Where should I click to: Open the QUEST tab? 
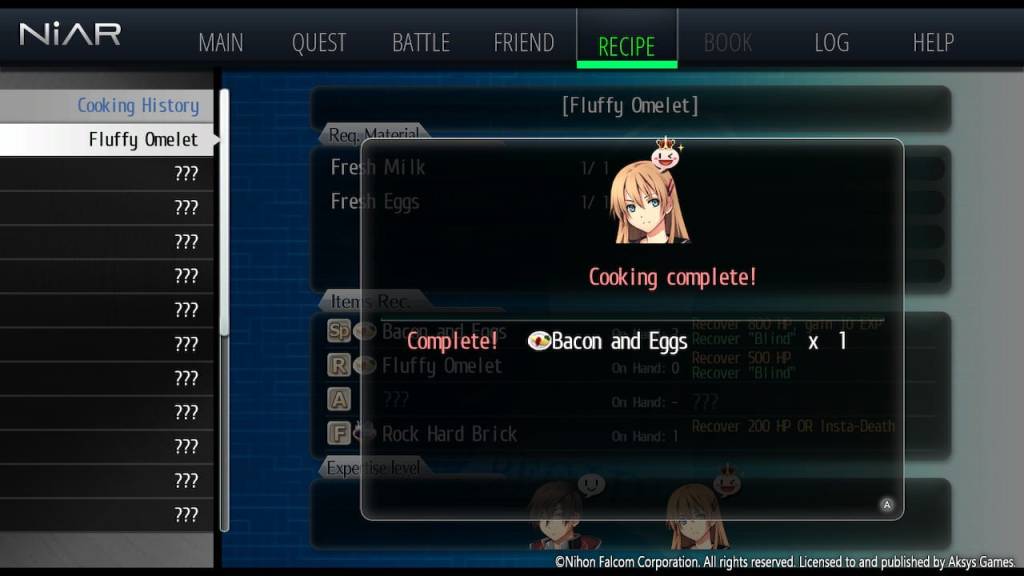pos(319,43)
